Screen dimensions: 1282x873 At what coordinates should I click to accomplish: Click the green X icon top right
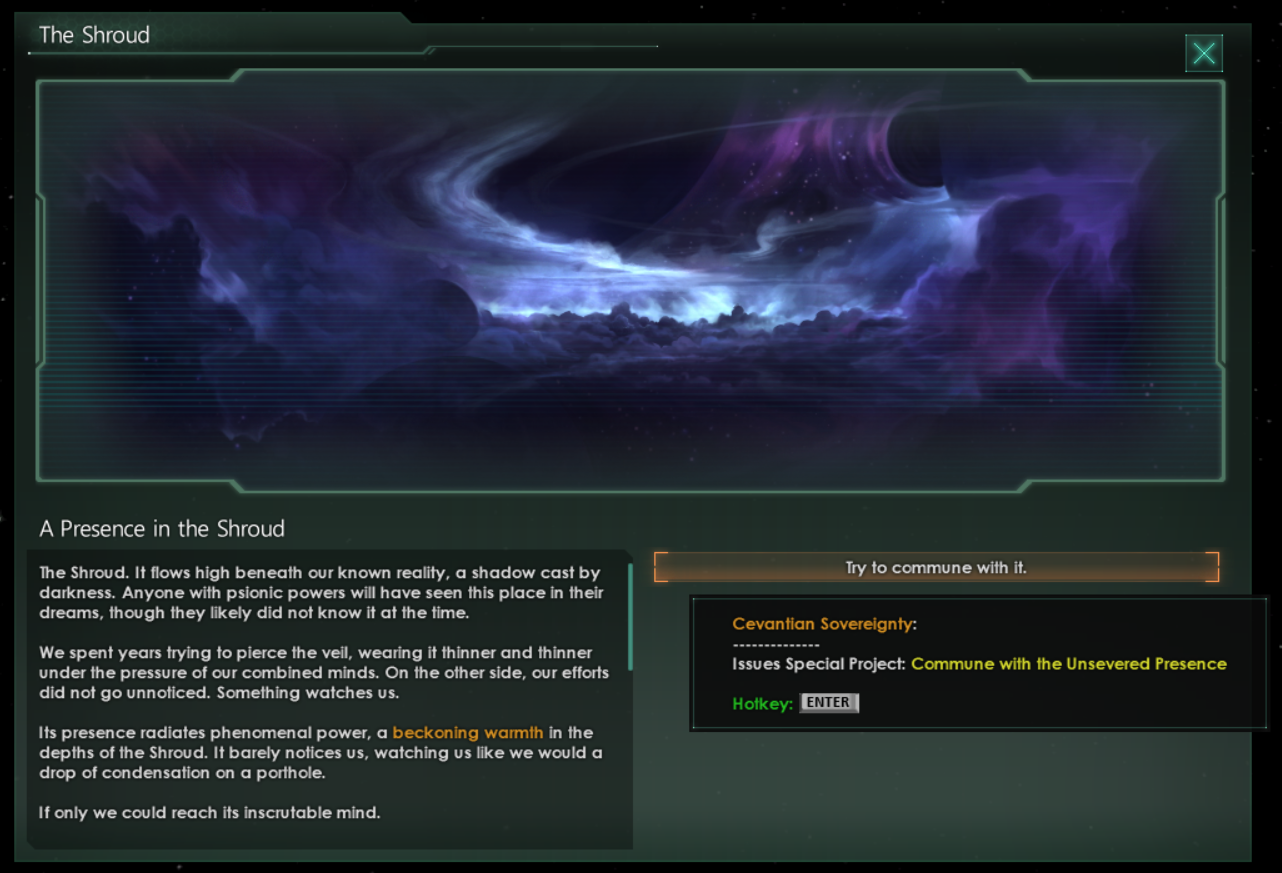click(1204, 53)
